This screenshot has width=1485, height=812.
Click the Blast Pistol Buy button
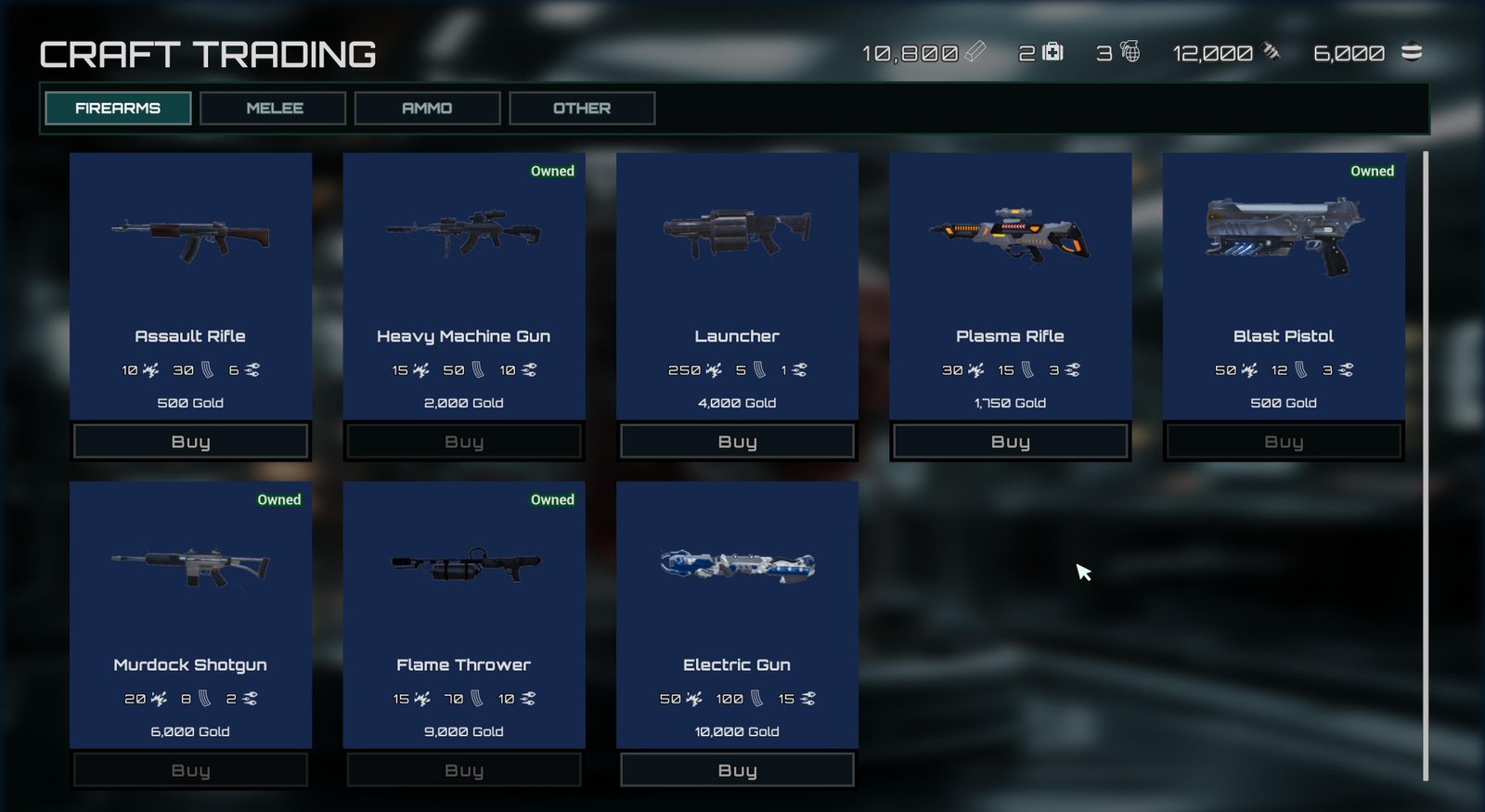[1284, 442]
